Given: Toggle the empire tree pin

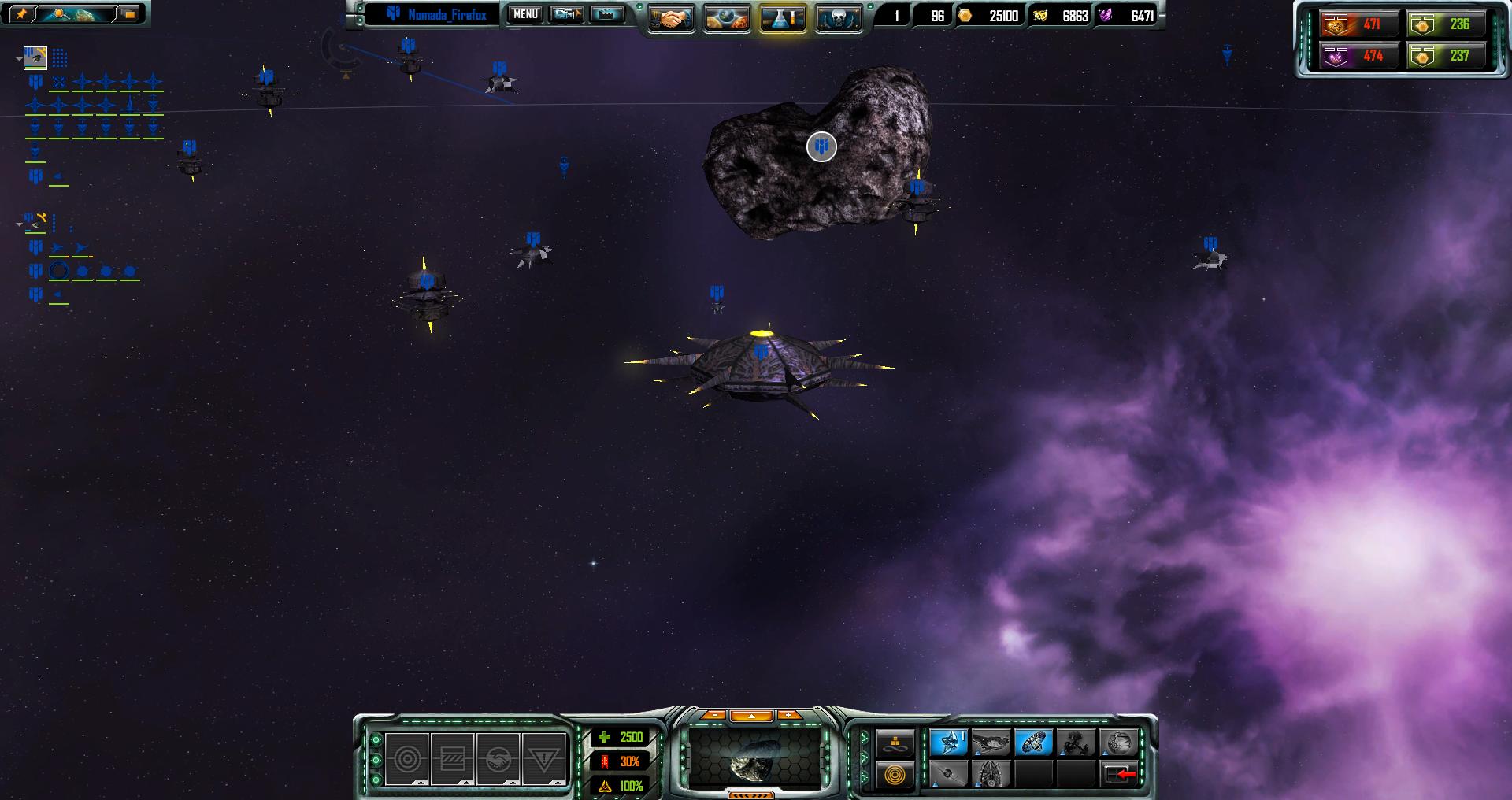Looking at the screenshot, I should click(x=21, y=13).
